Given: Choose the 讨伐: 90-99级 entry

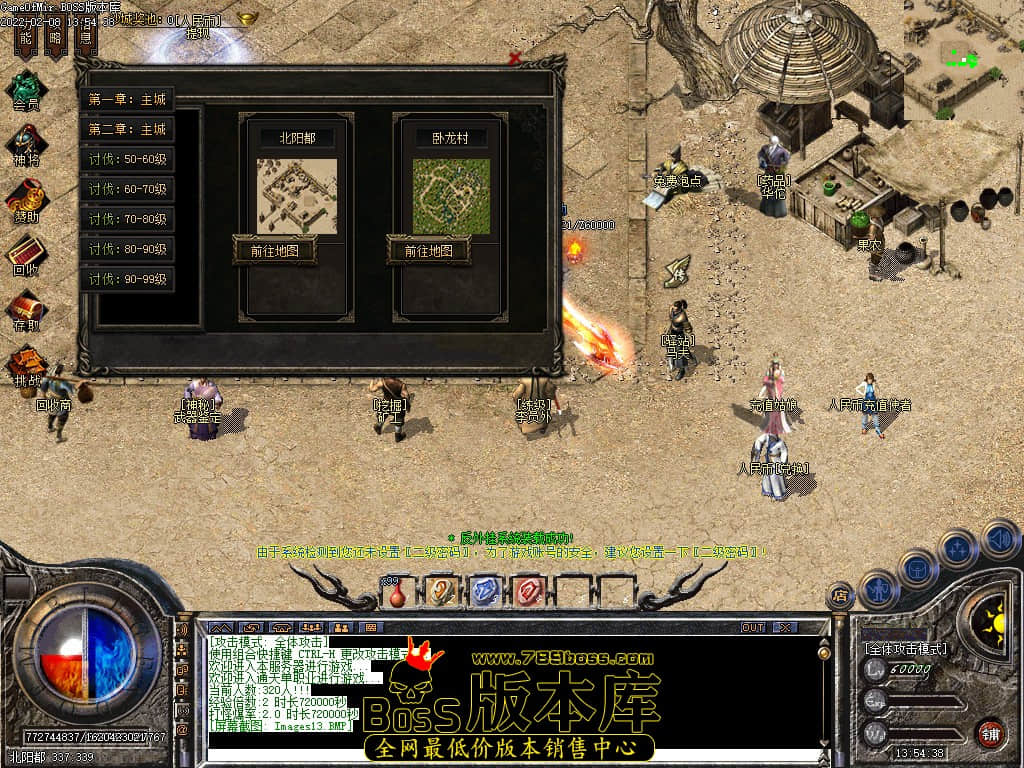Looking at the screenshot, I should click(x=127, y=279).
